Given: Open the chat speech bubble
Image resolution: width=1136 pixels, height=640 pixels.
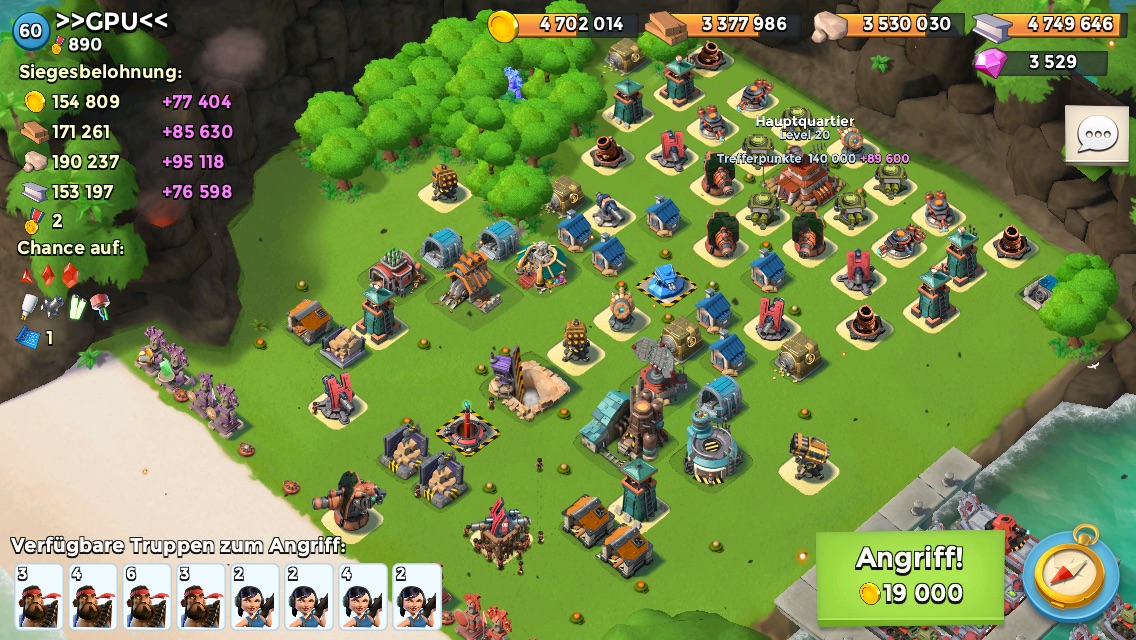Looking at the screenshot, I should tap(1096, 134).
